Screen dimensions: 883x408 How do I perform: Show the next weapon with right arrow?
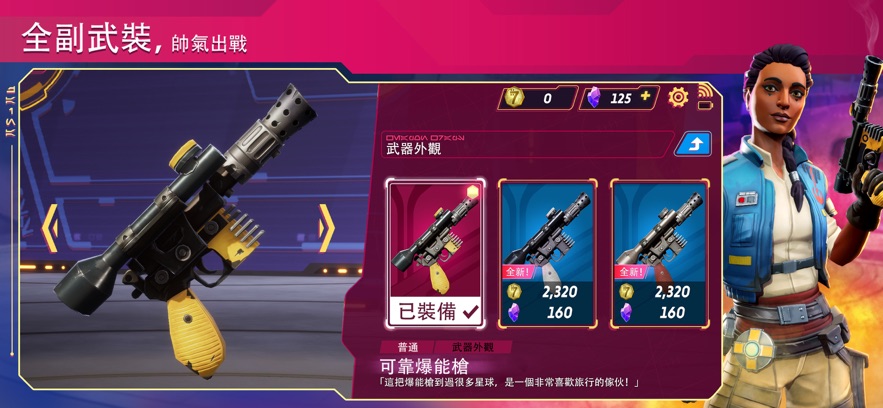(326, 229)
